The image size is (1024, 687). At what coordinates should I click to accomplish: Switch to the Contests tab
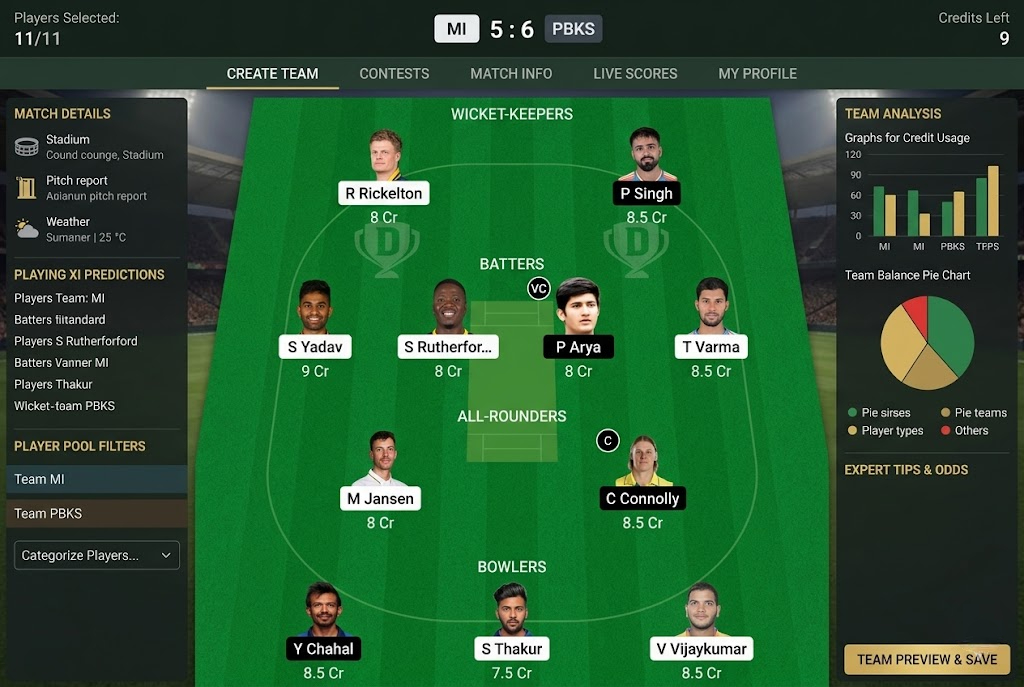(394, 74)
